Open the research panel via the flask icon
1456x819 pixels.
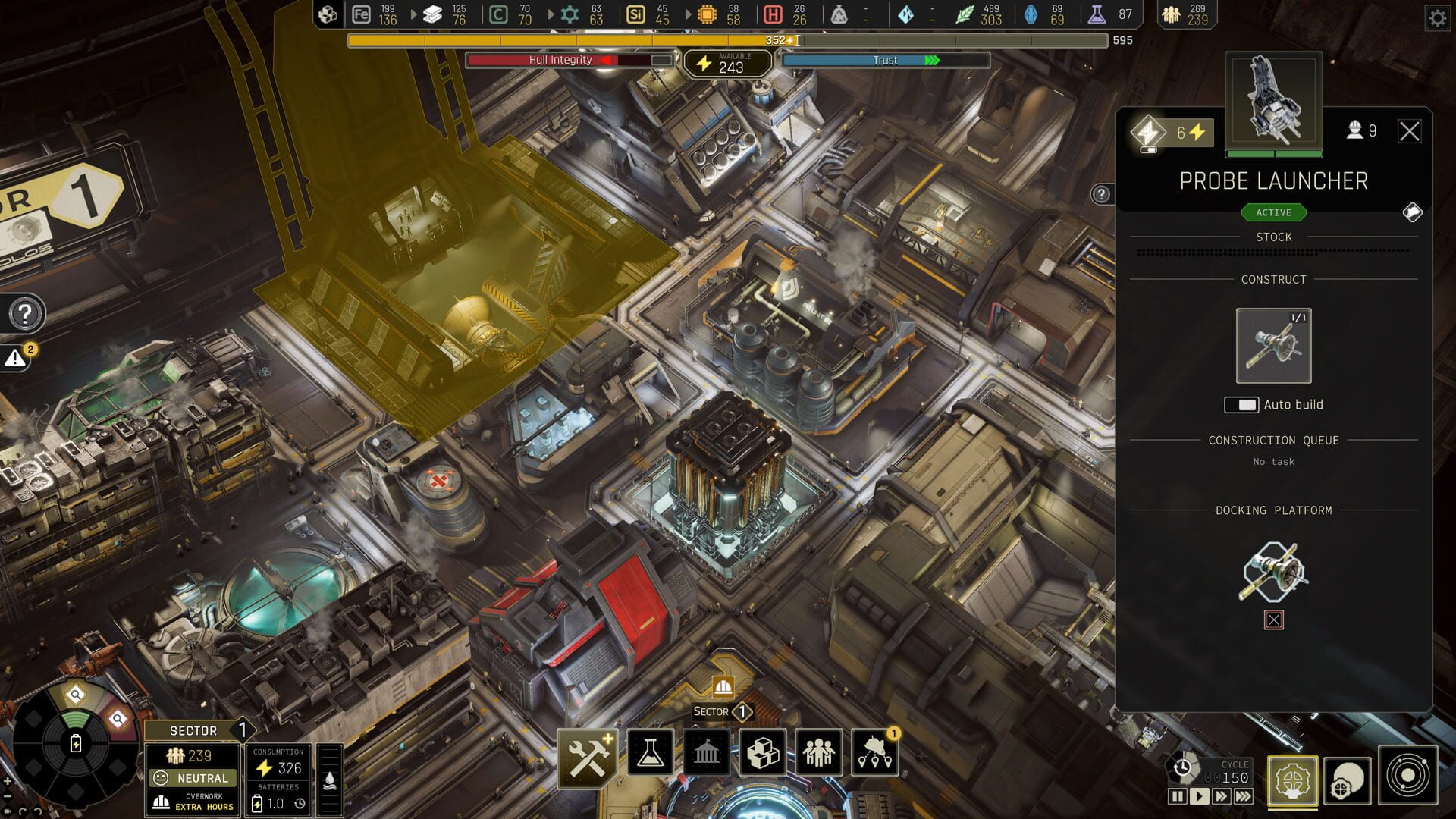pos(650,753)
